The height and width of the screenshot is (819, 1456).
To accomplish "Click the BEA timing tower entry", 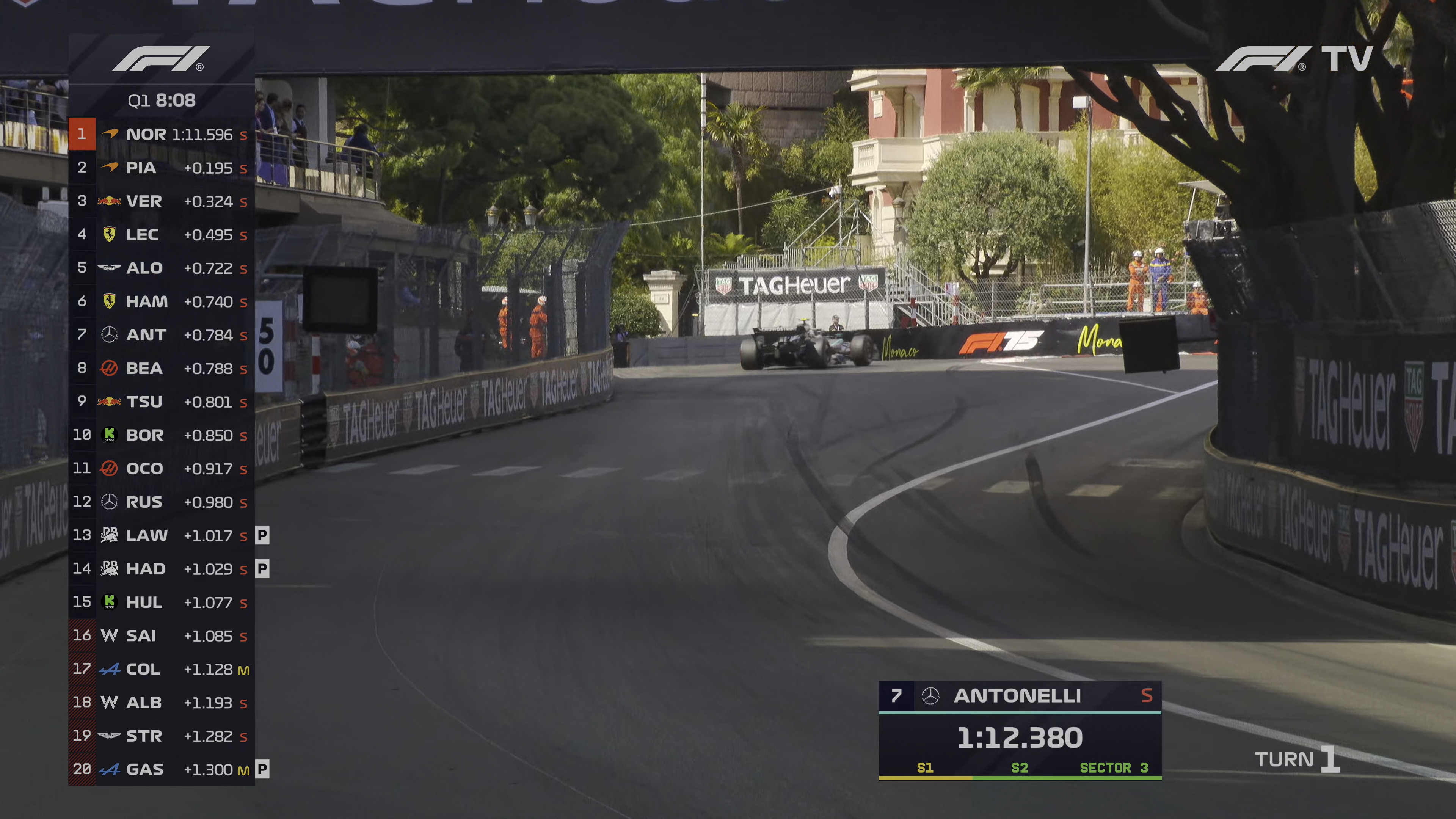I will pos(161,368).
